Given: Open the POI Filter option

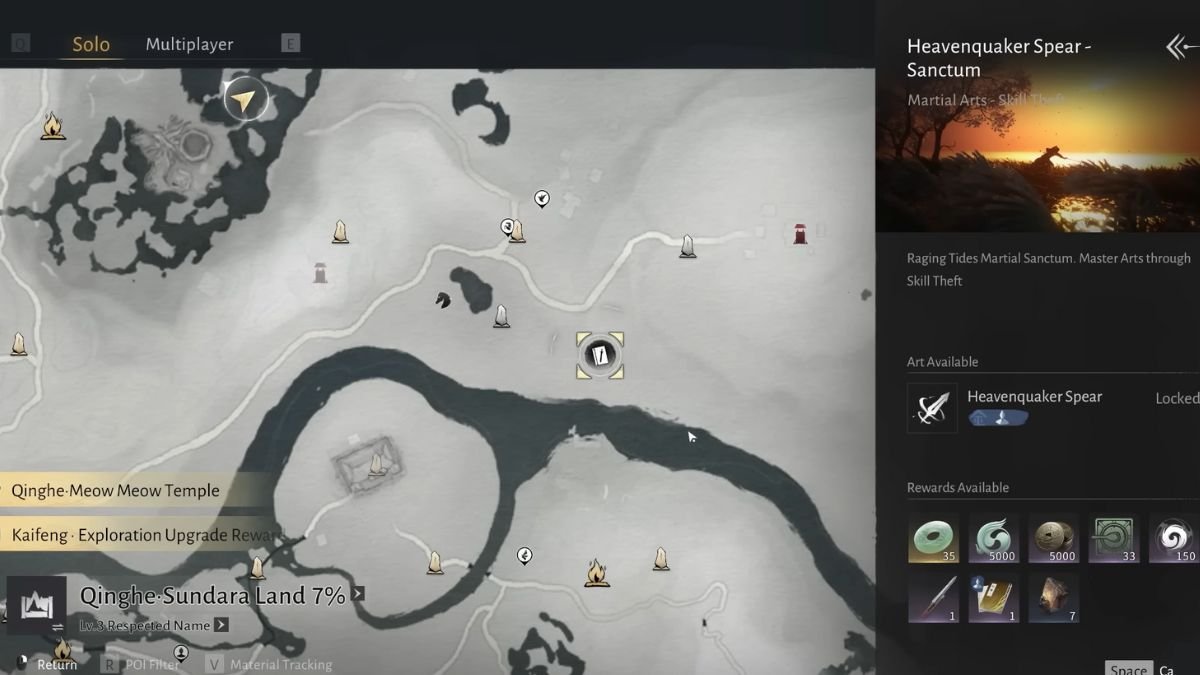Looking at the screenshot, I should tap(152, 664).
